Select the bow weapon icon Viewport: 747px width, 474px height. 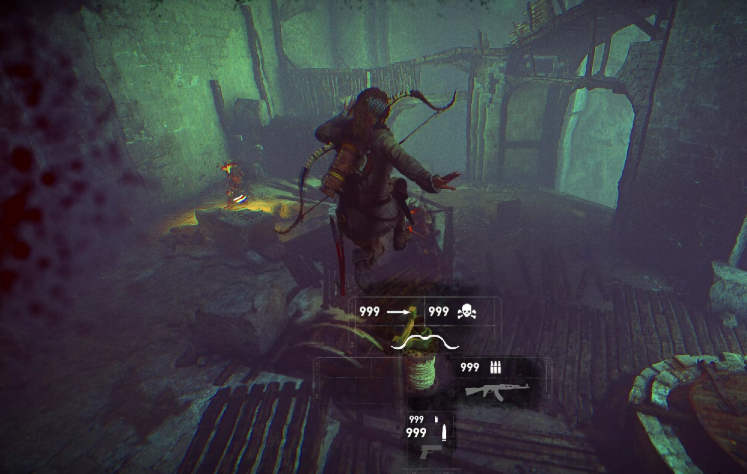pos(425,342)
